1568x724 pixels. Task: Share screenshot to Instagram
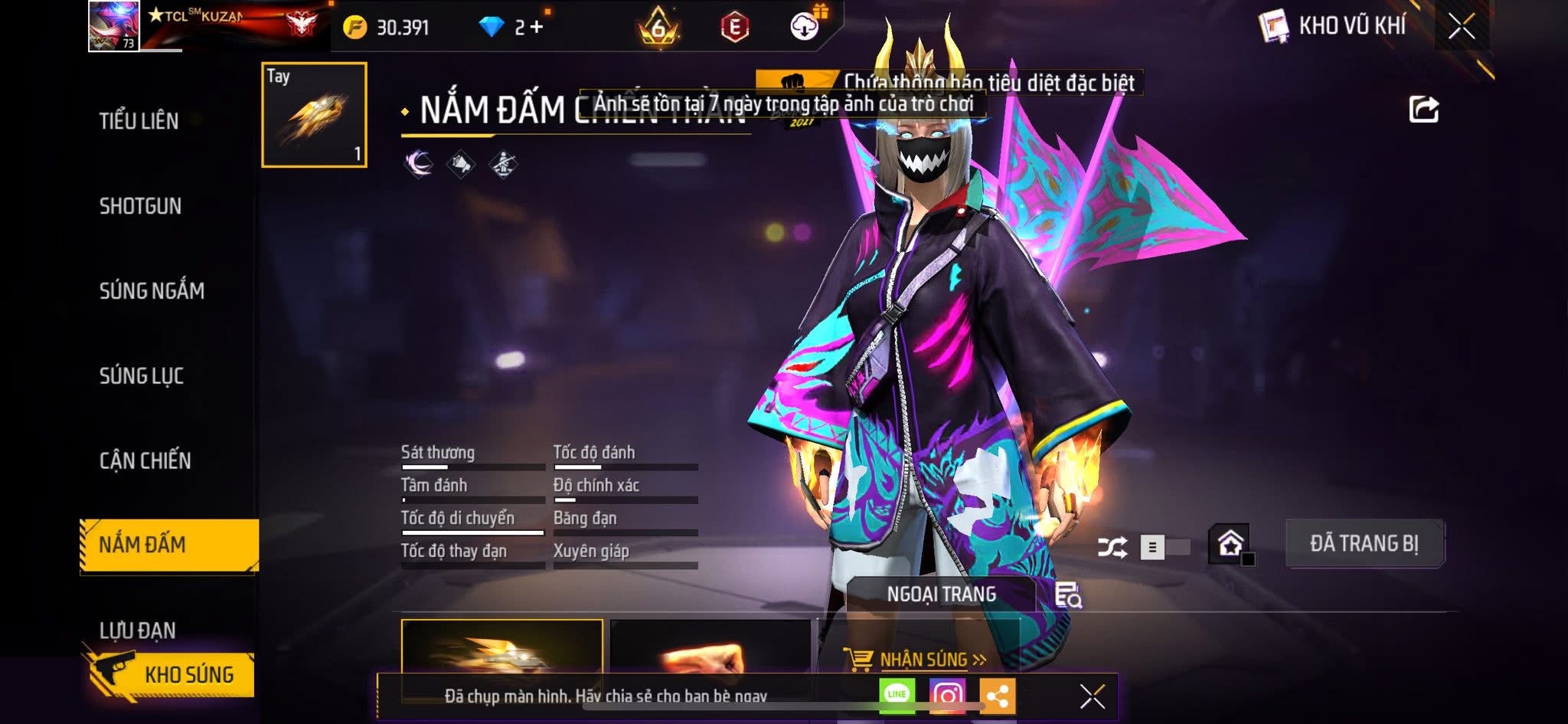947,695
